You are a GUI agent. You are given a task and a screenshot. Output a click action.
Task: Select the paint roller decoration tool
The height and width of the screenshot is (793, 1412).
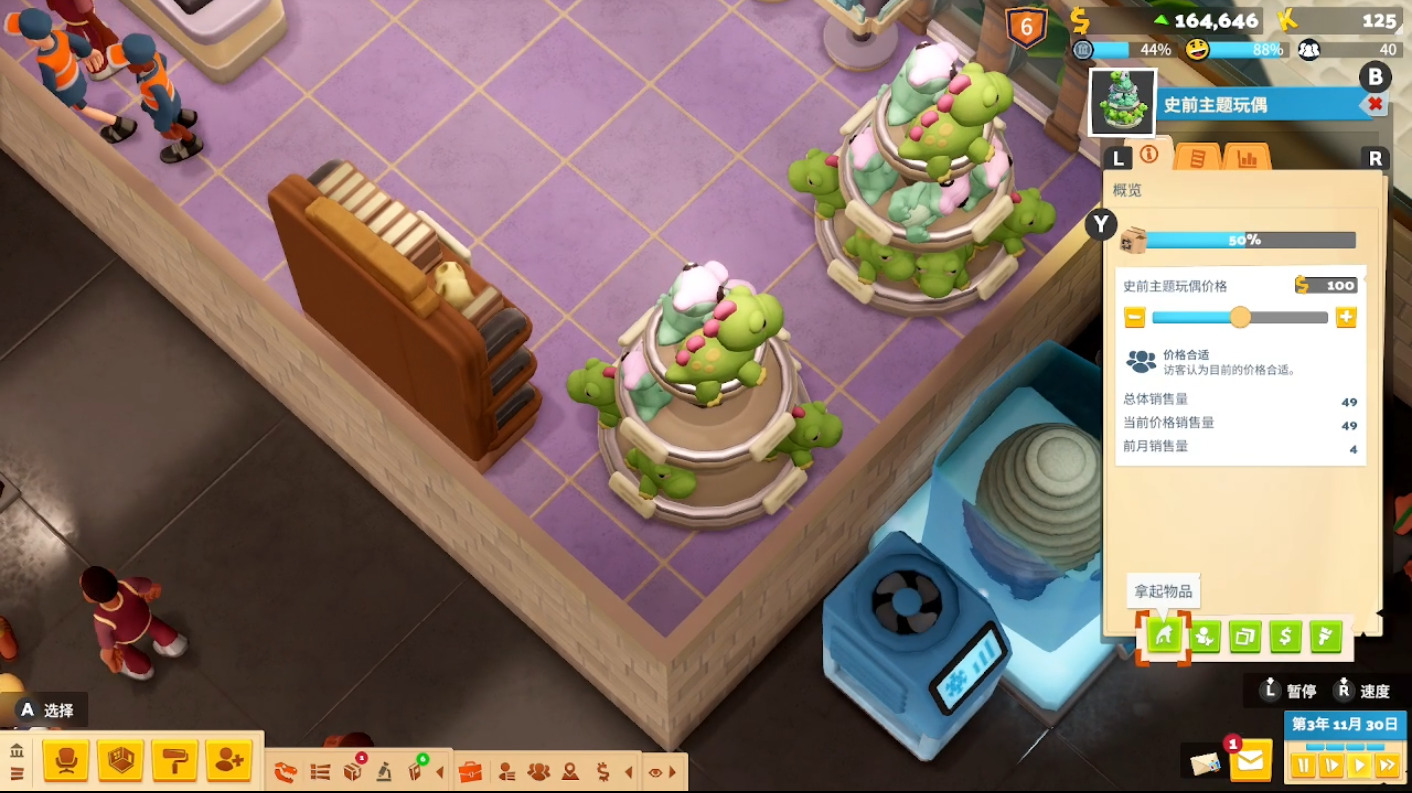[x=175, y=762]
